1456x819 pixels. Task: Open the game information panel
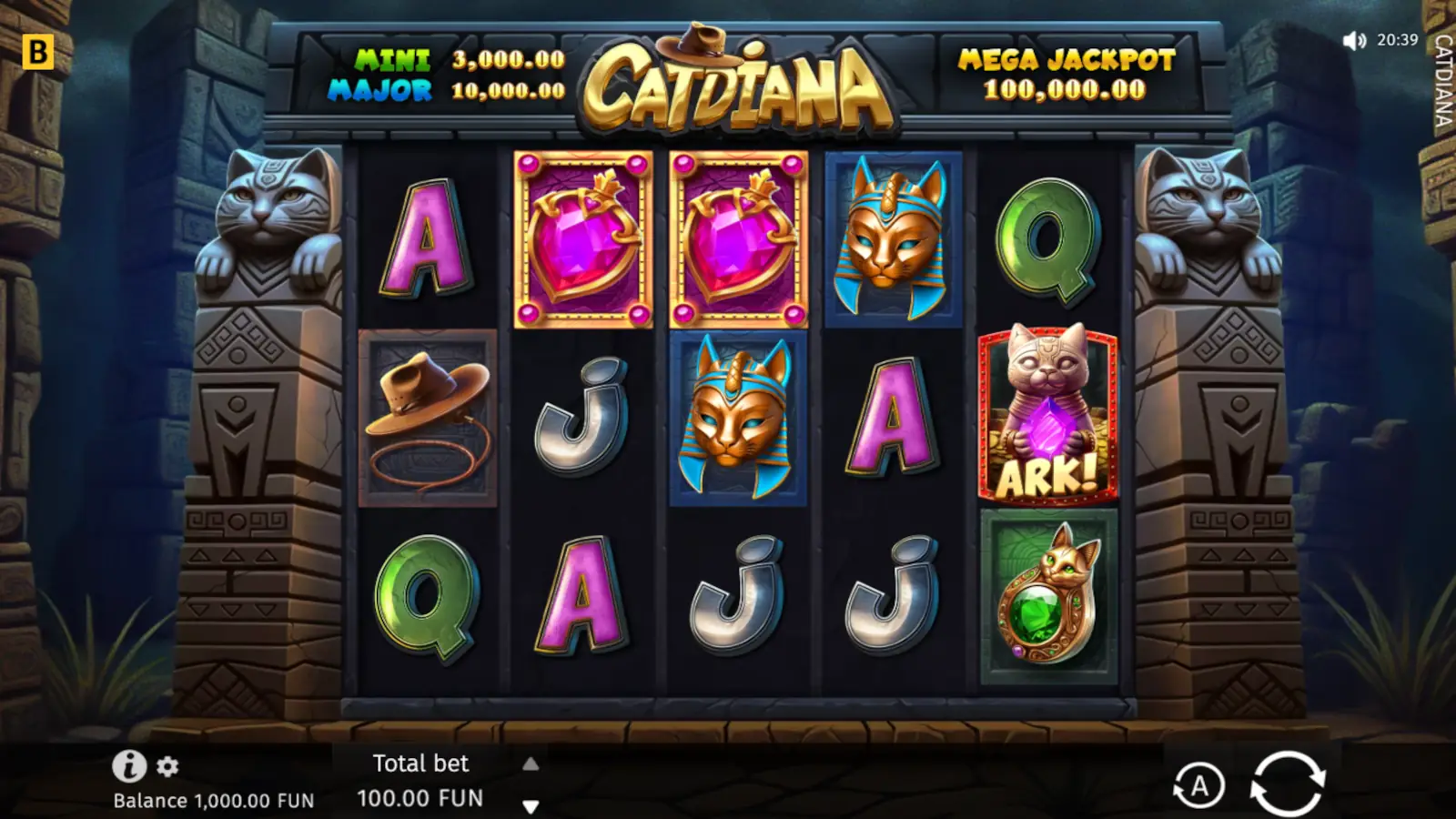128,765
